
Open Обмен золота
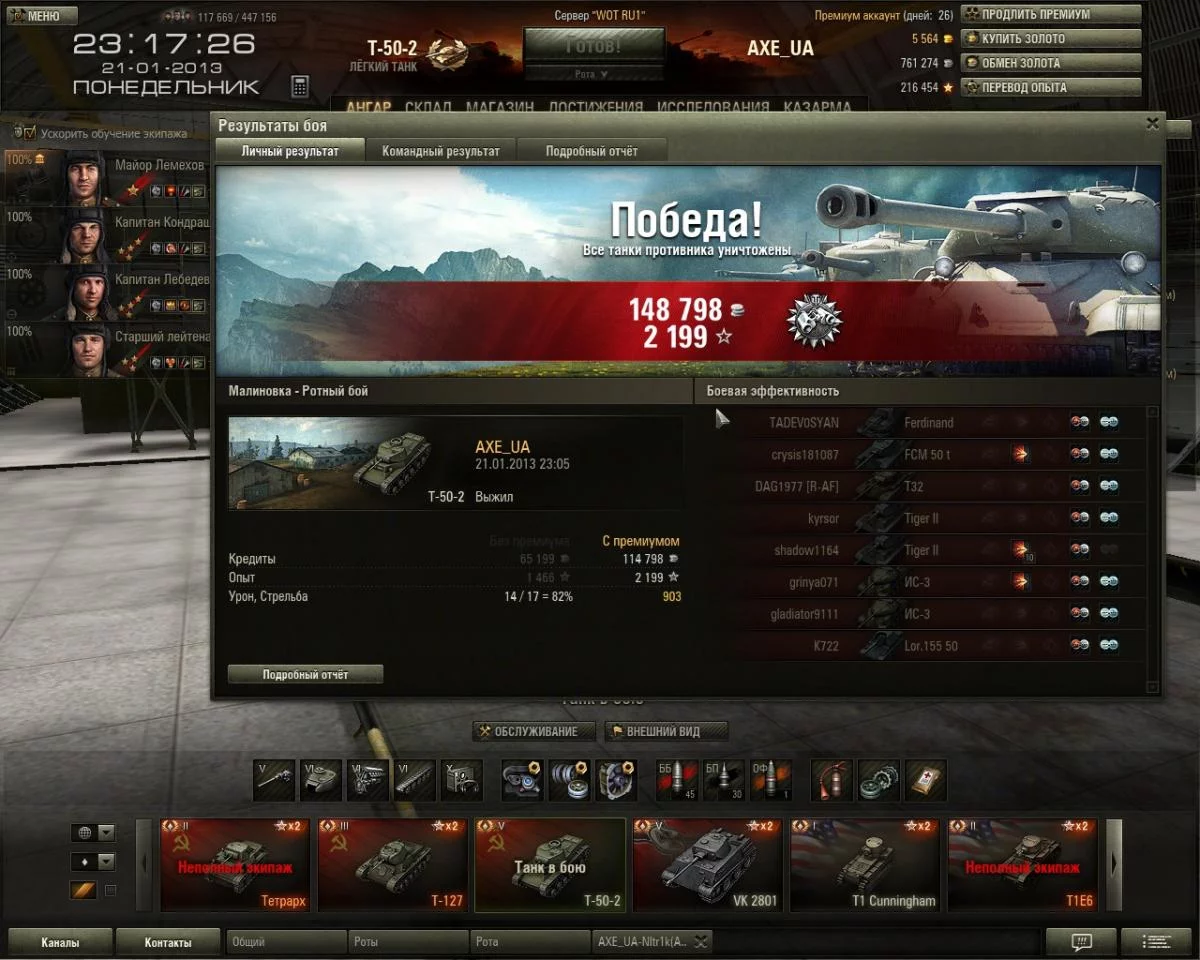pyautogui.click(x=1050, y=63)
